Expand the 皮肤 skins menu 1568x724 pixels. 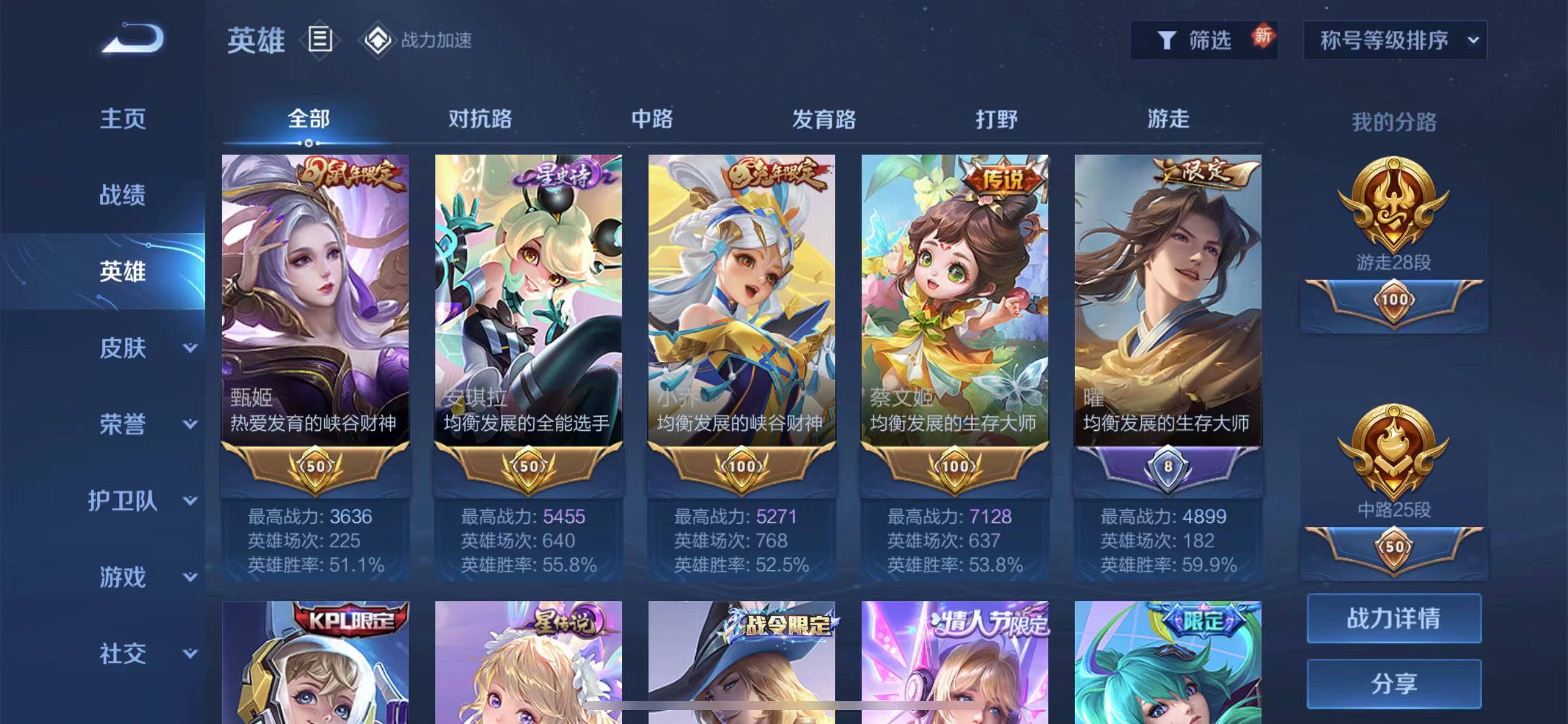146,348
